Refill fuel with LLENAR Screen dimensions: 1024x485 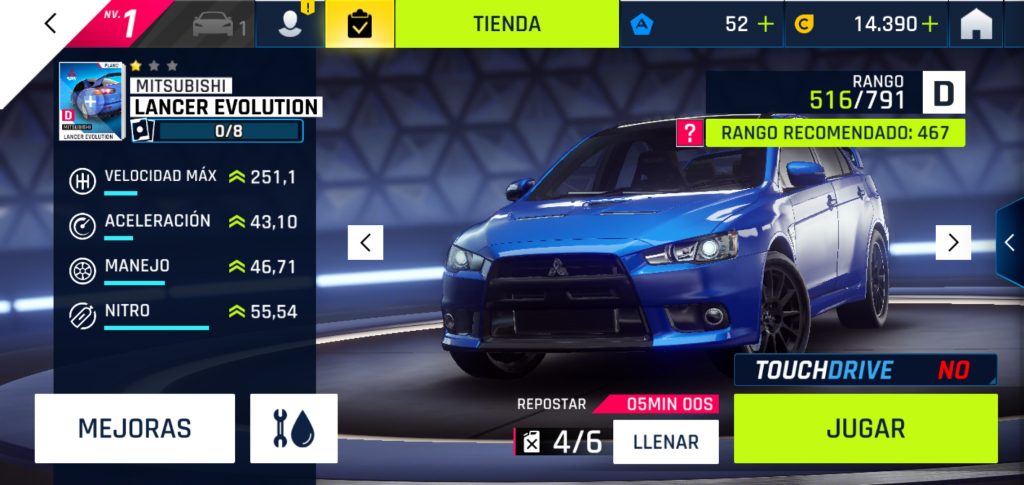click(665, 441)
